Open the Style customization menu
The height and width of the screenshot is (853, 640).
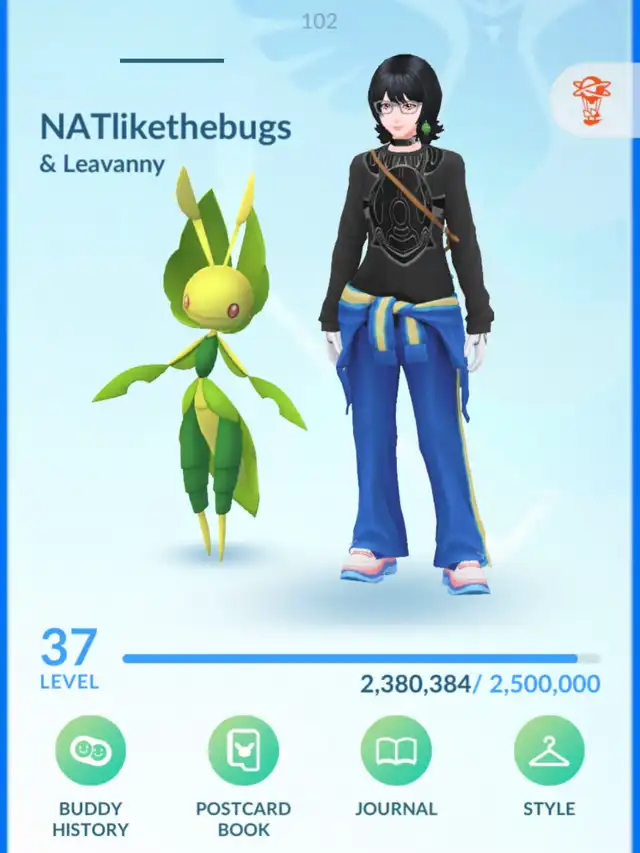549,751
